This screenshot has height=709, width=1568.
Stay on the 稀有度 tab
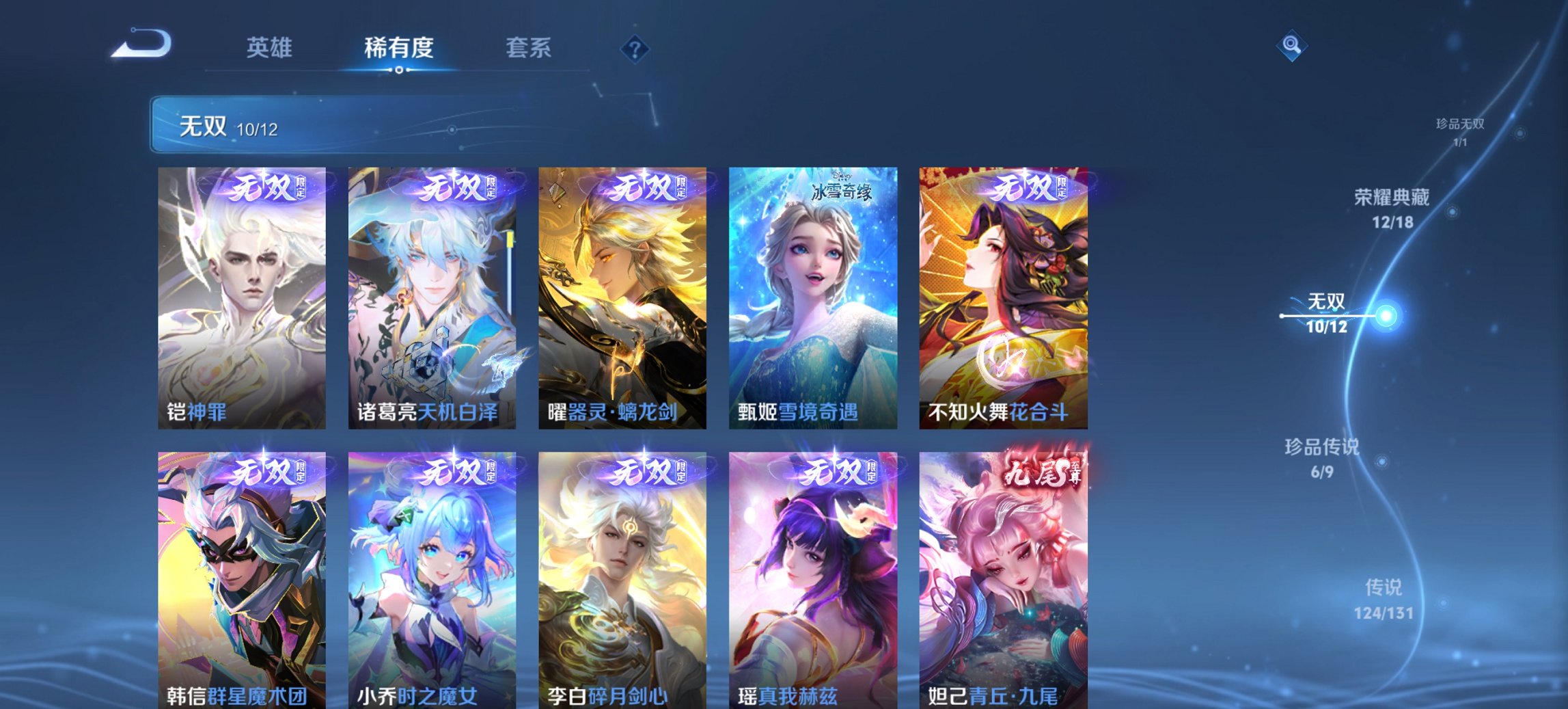click(x=398, y=48)
